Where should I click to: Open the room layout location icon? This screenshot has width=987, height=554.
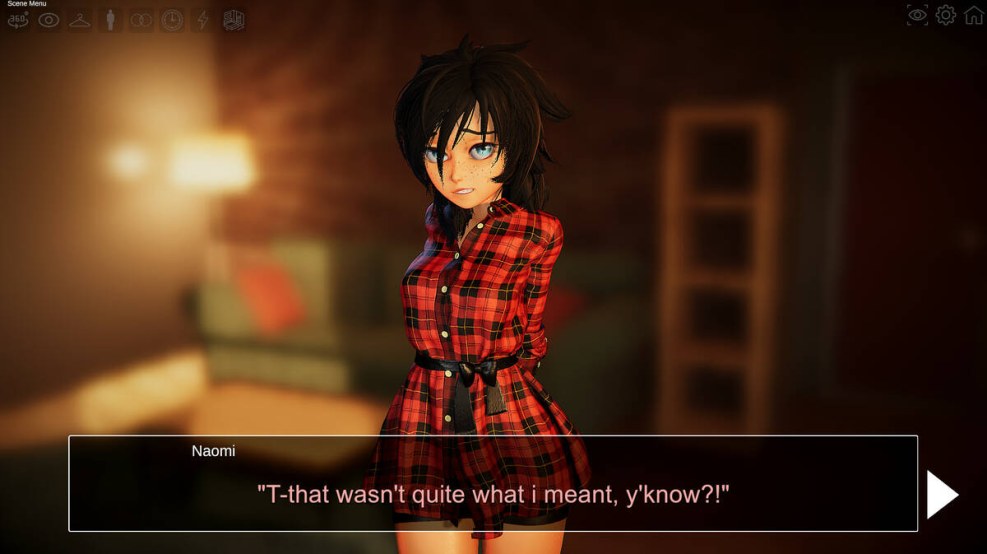point(233,20)
